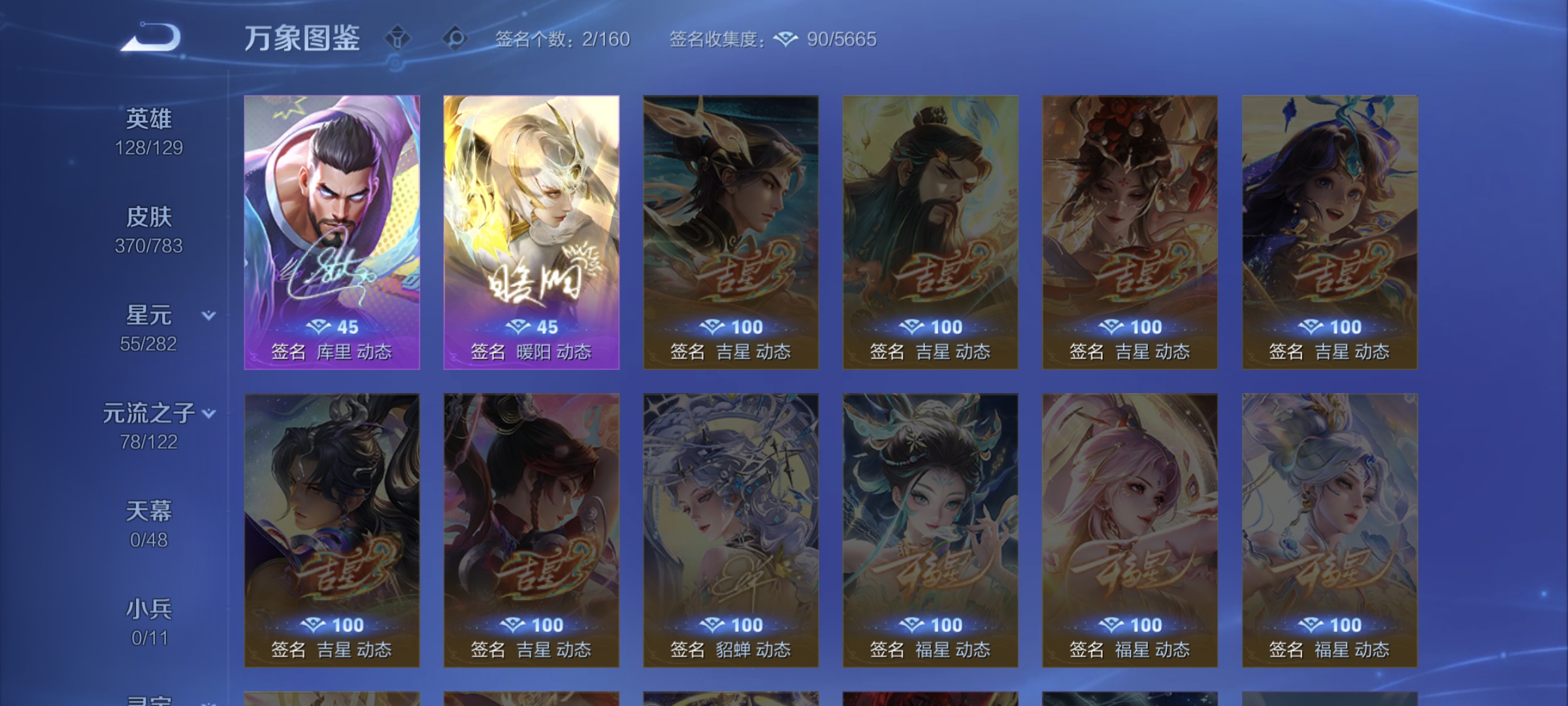Select the 暖阳 signature card
Screen dimensions: 1568x706
[531, 232]
